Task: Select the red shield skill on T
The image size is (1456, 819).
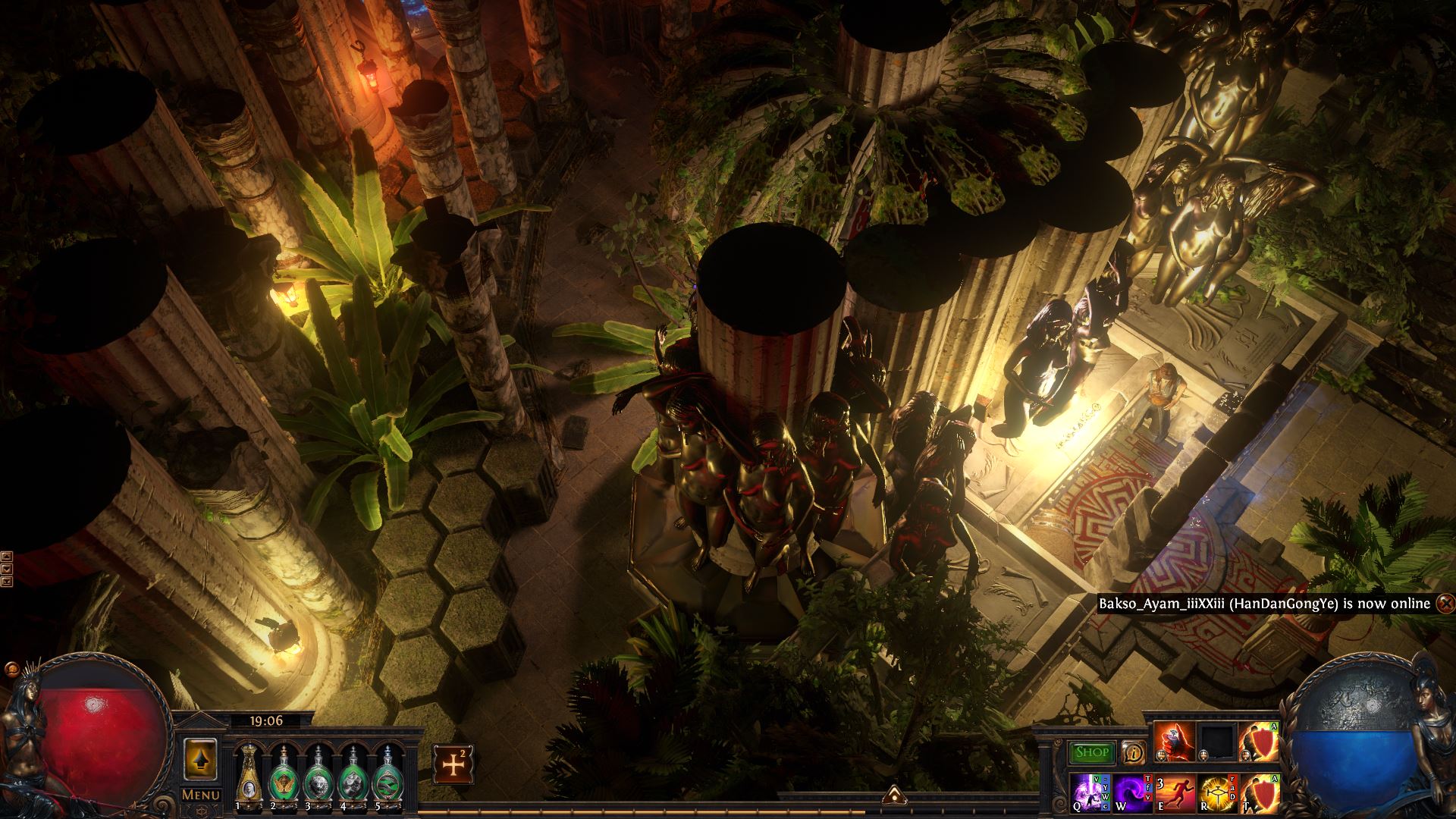Action: (1259, 792)
